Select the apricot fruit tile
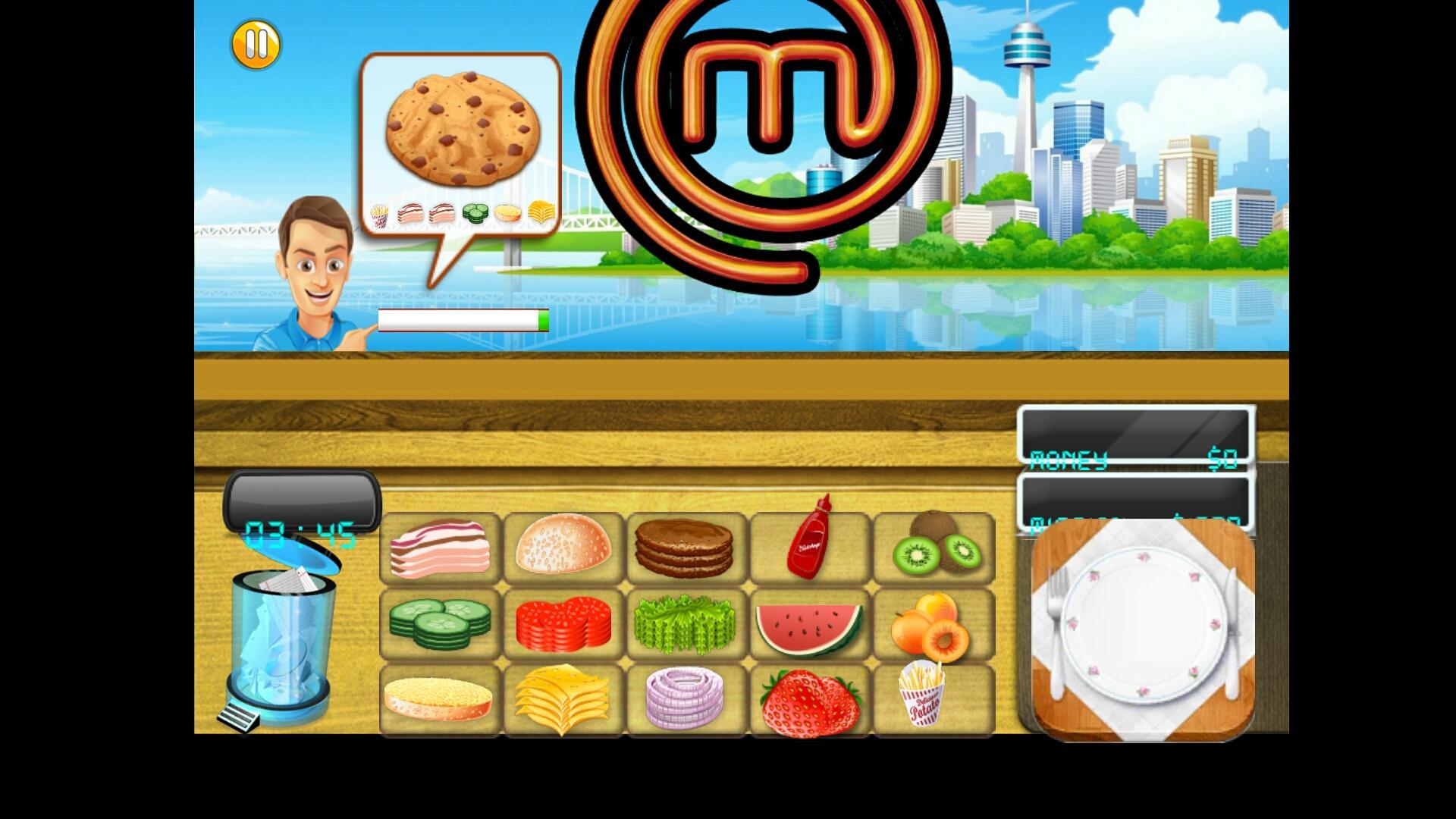 click(934, 623)
